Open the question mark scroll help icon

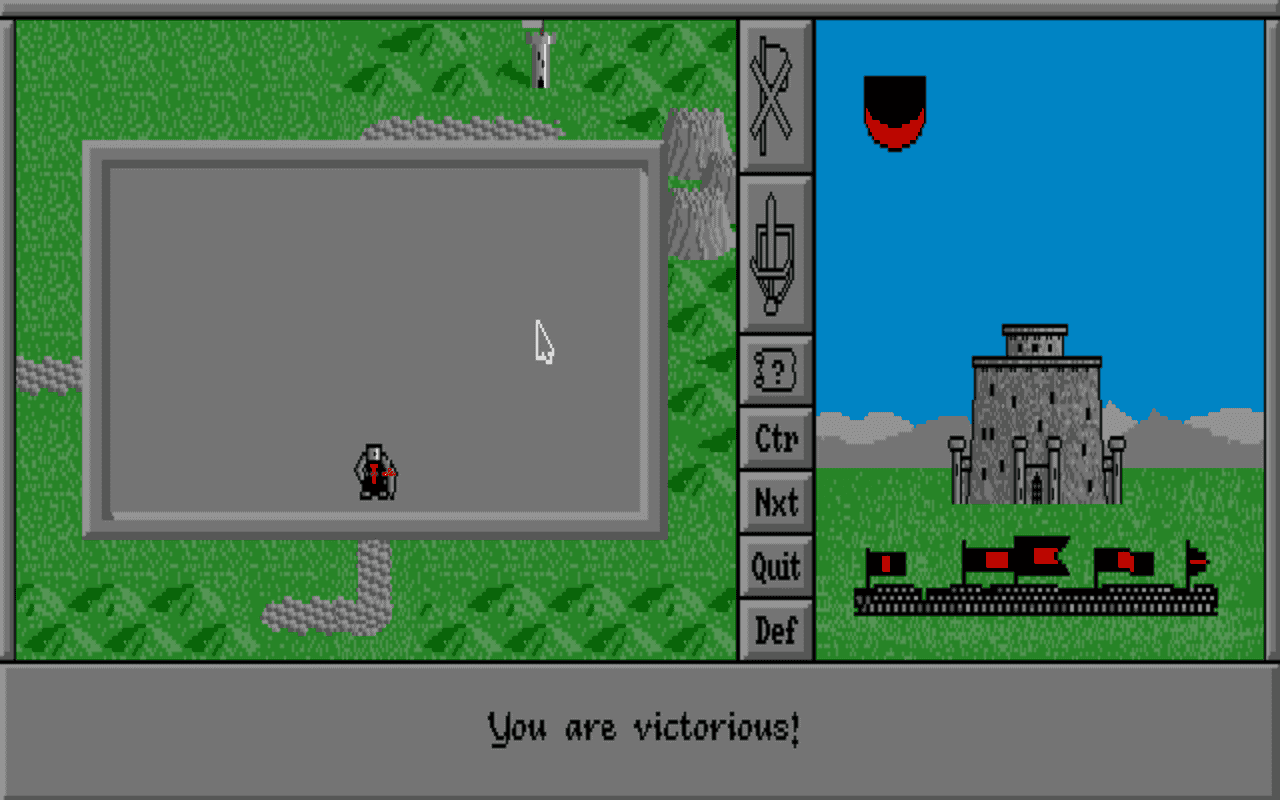pyautogui.click(x=775, y=370)
